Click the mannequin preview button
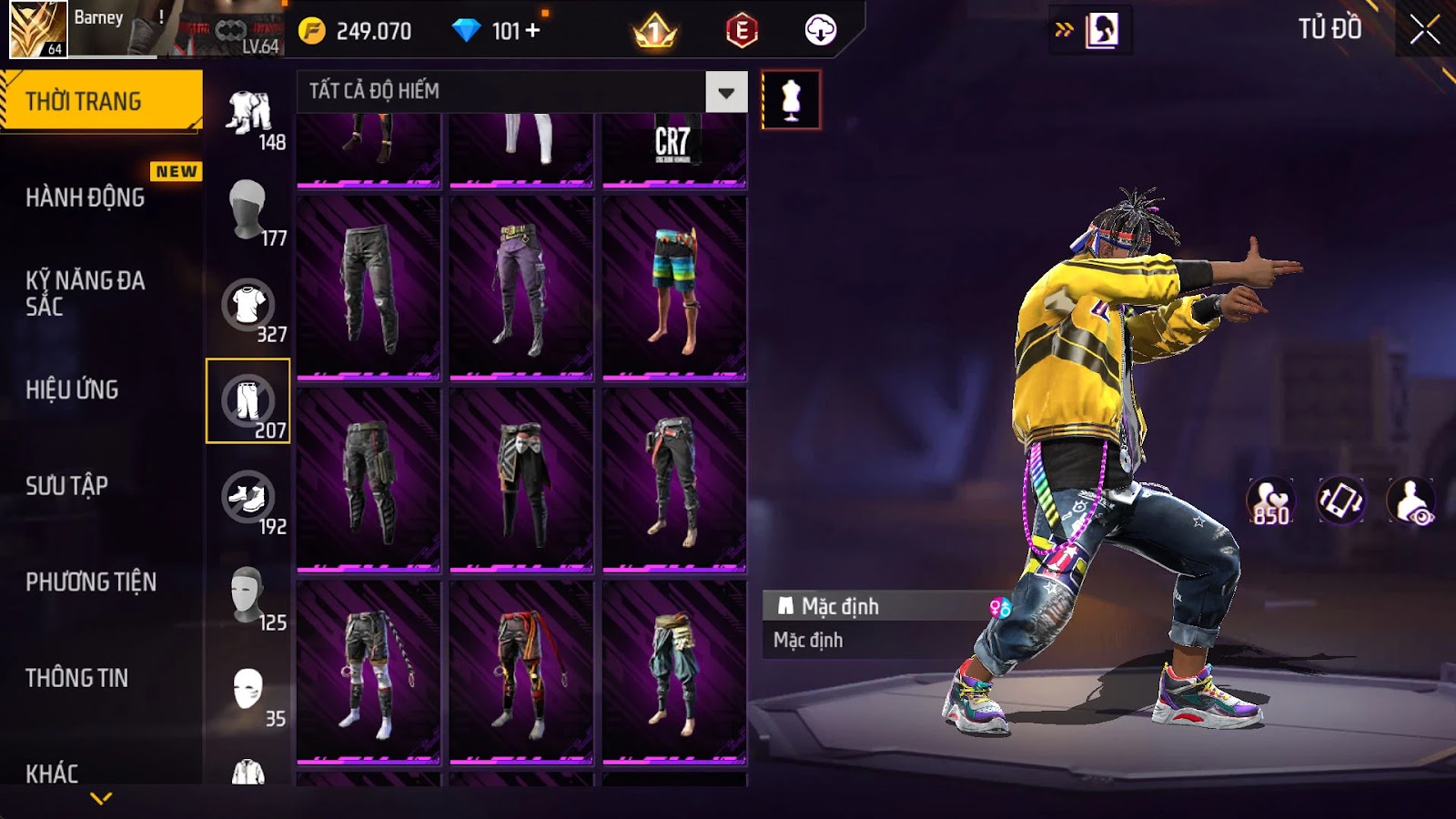 coord(791,100)
